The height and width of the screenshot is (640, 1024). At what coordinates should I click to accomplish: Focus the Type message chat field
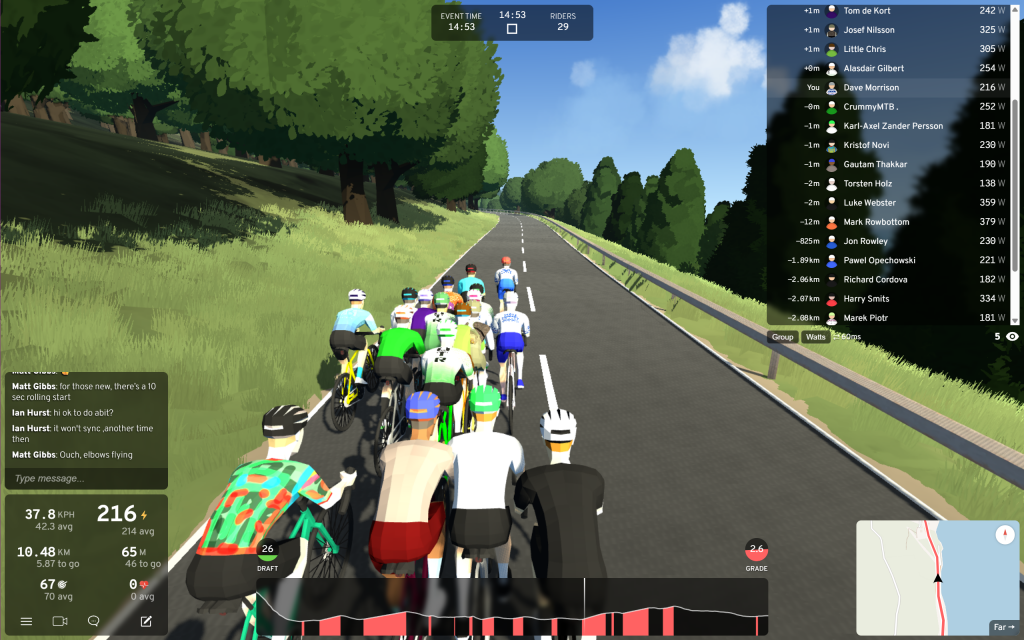[x=85, y=478]
